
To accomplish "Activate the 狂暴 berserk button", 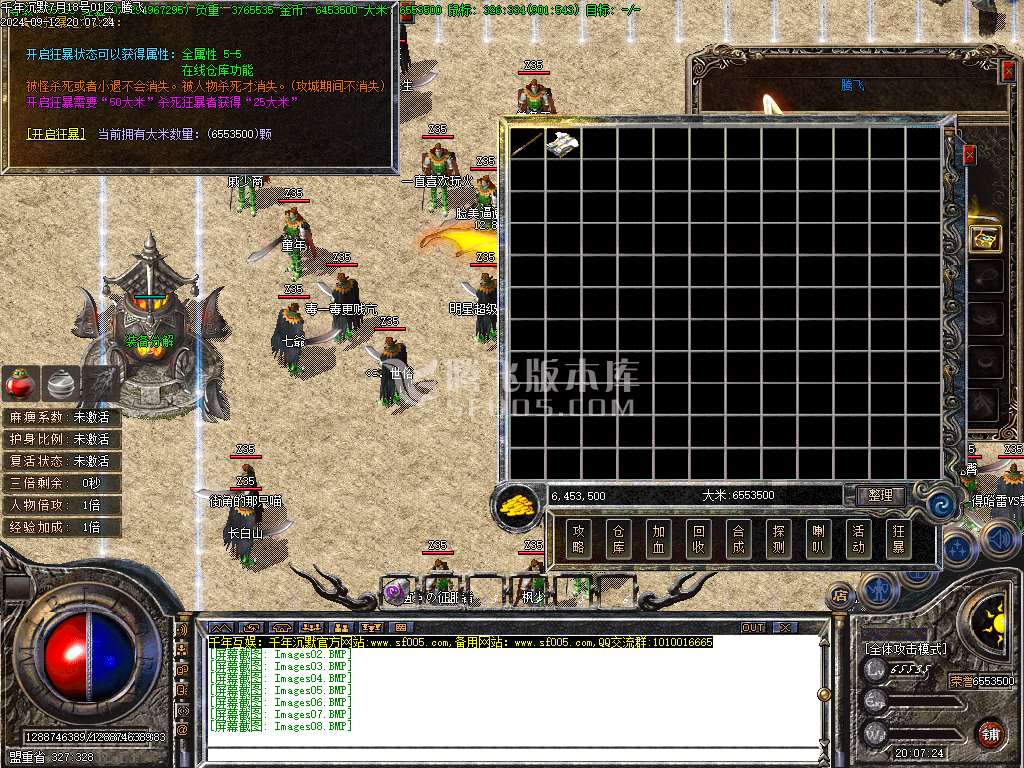I will (897, 539).
